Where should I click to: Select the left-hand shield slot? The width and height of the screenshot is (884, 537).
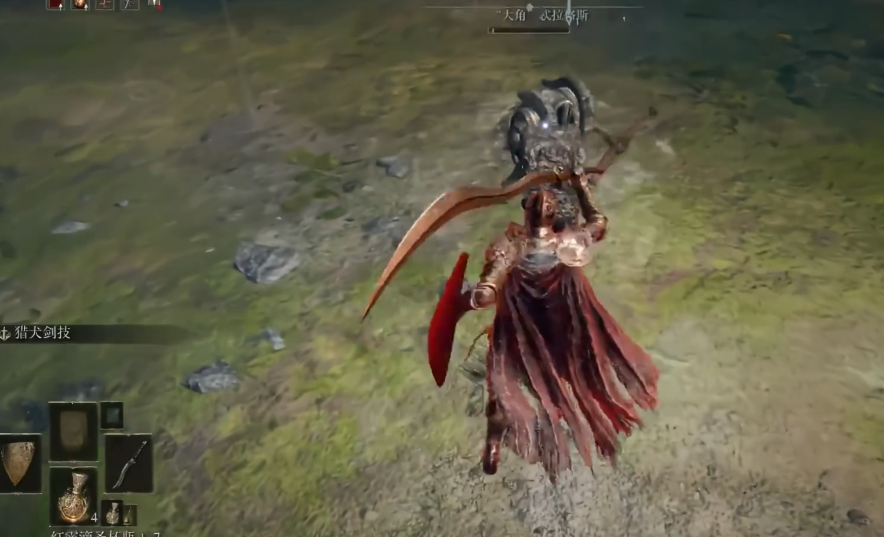(x=20, y=463)
